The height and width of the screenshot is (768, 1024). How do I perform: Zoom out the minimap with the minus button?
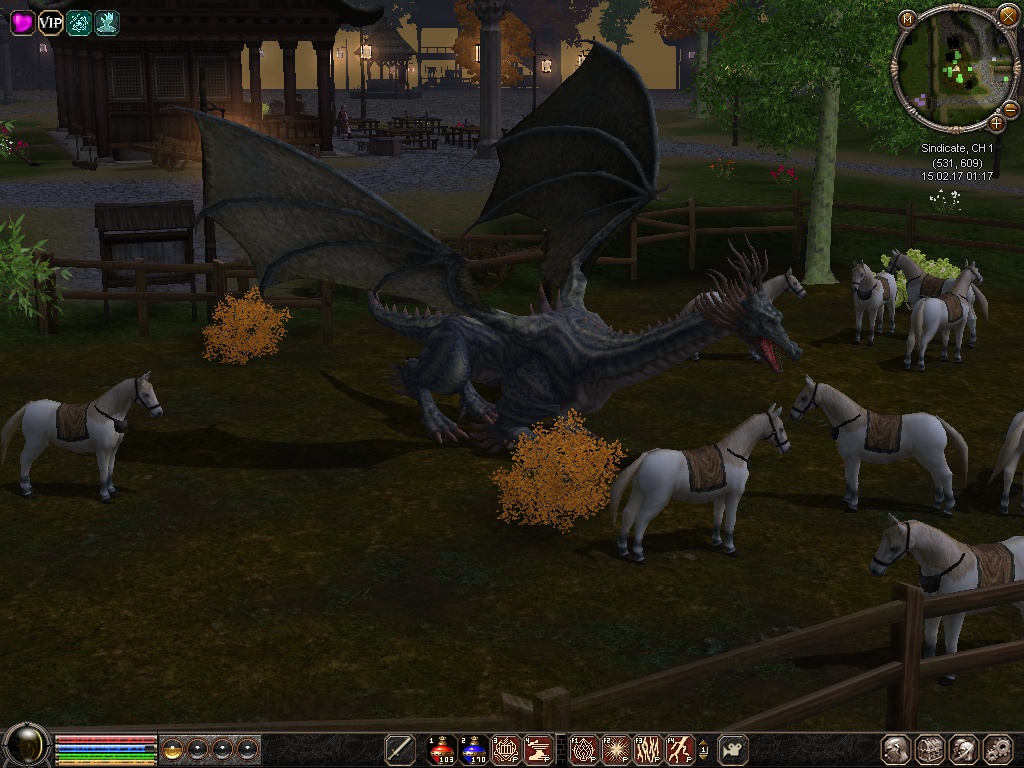point(1010,109)
